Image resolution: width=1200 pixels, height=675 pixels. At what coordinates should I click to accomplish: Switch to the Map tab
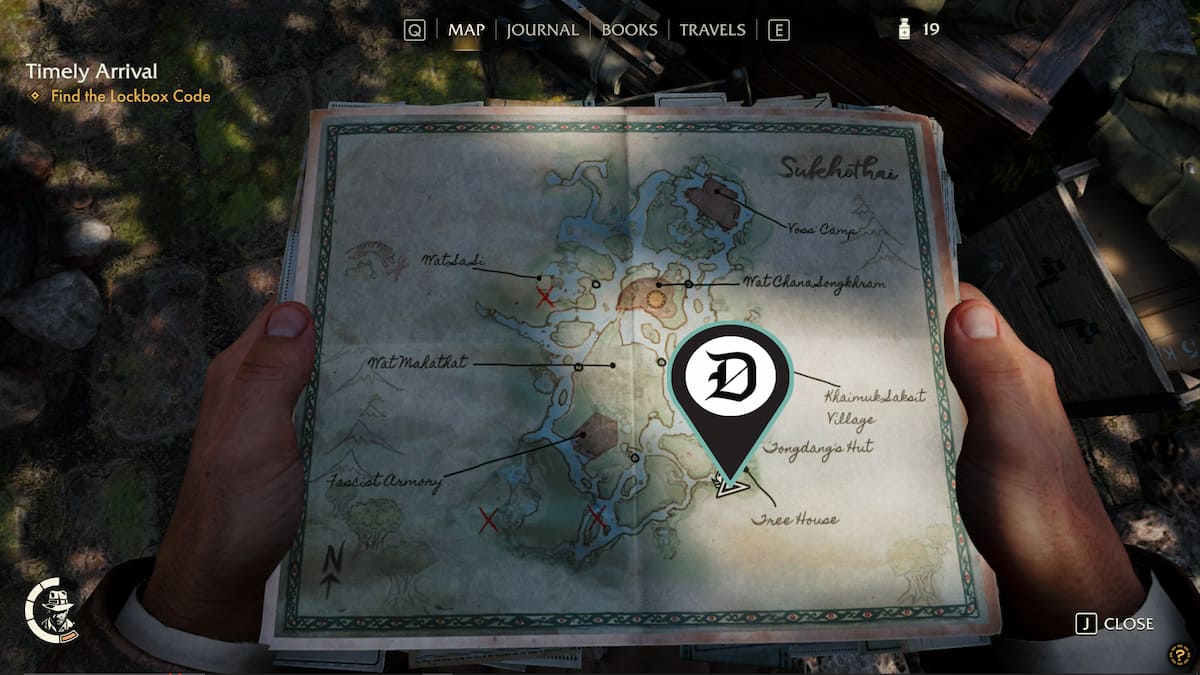tap(466, 30)
